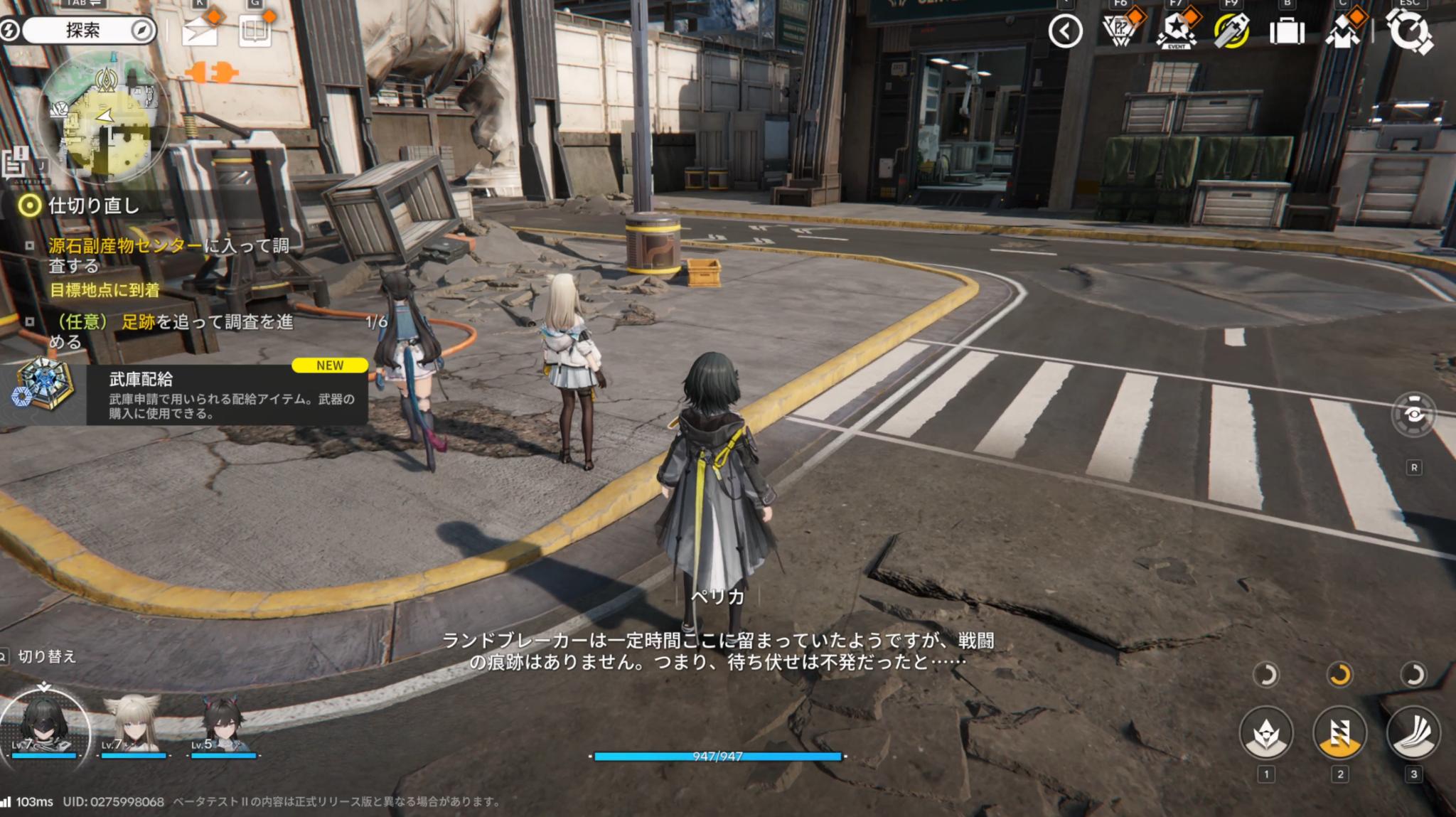Click the 探索 mode button
The image size is (1456, 817).
(84, 31)
